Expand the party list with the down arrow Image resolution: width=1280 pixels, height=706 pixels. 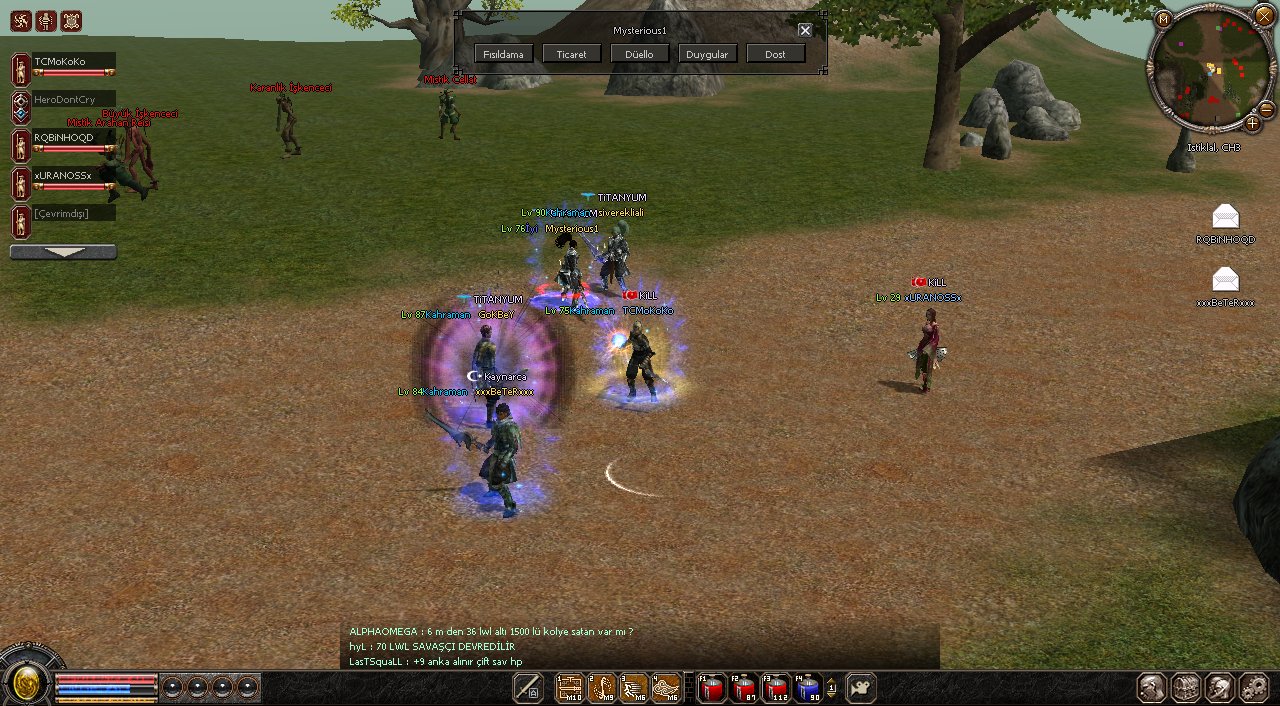pyautogui.click(x=63, y=253)
